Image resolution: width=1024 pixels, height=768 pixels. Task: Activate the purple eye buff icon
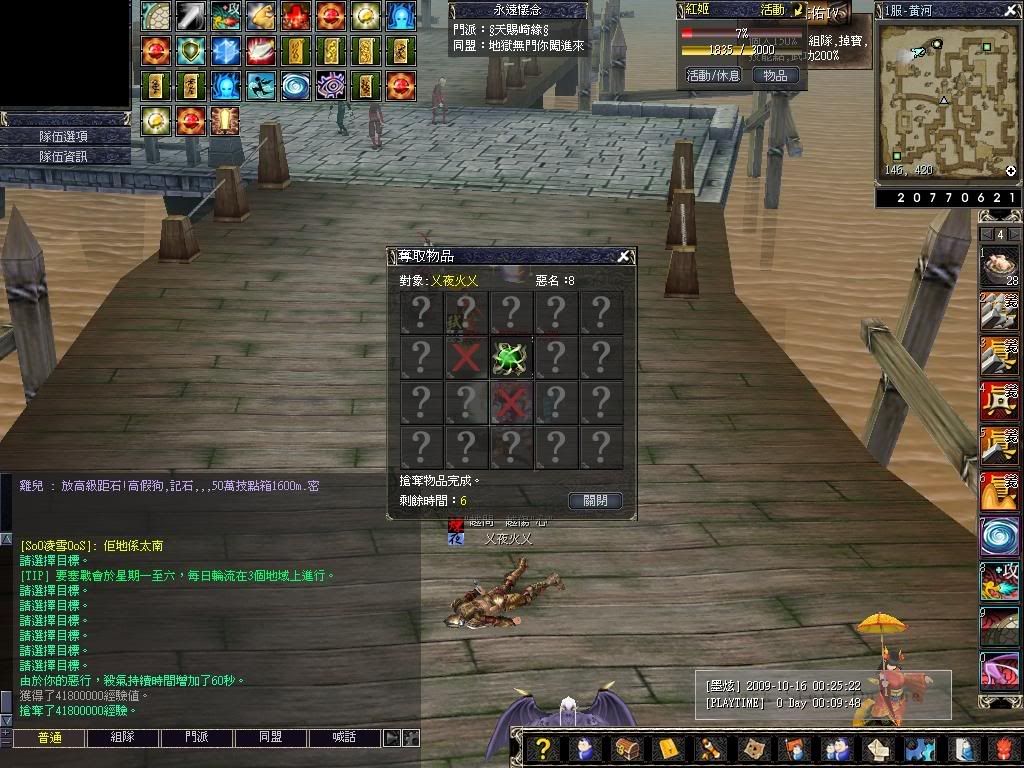331,86
